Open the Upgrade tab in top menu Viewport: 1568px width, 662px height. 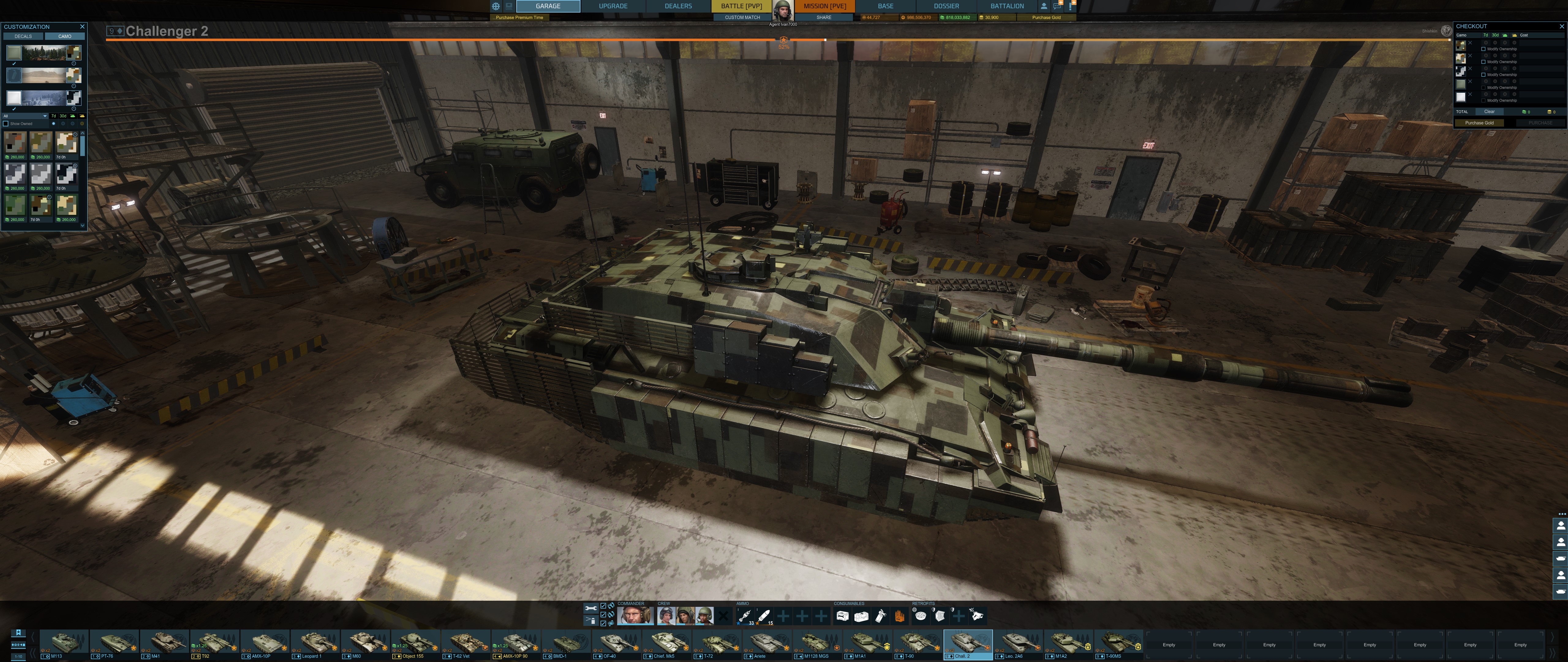pos(613,6)
